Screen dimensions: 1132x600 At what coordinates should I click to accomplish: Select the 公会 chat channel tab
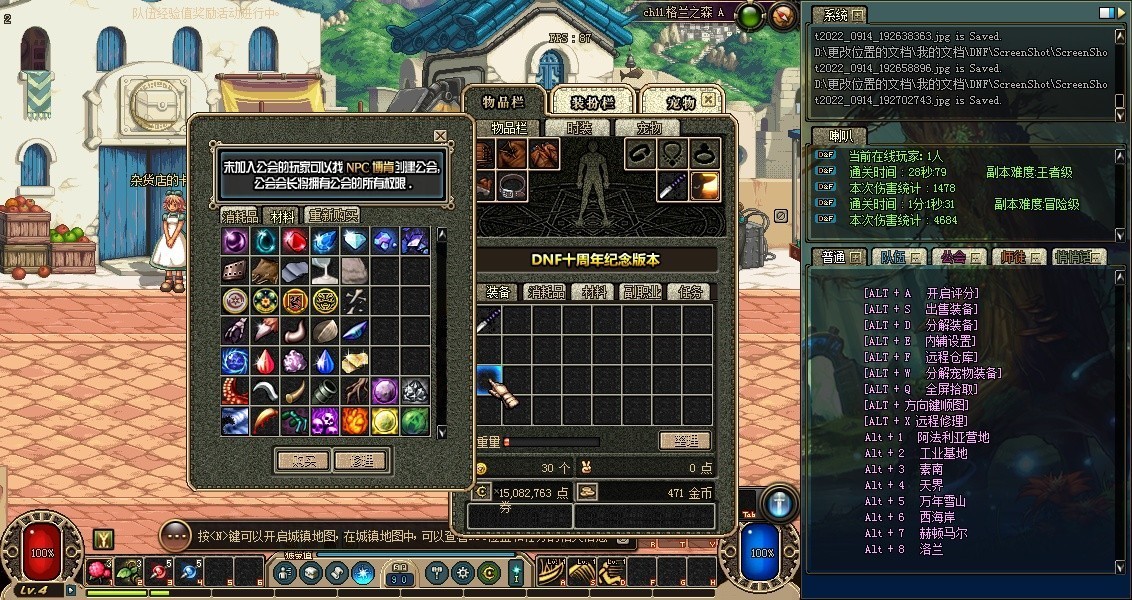[x=952, y=257]
